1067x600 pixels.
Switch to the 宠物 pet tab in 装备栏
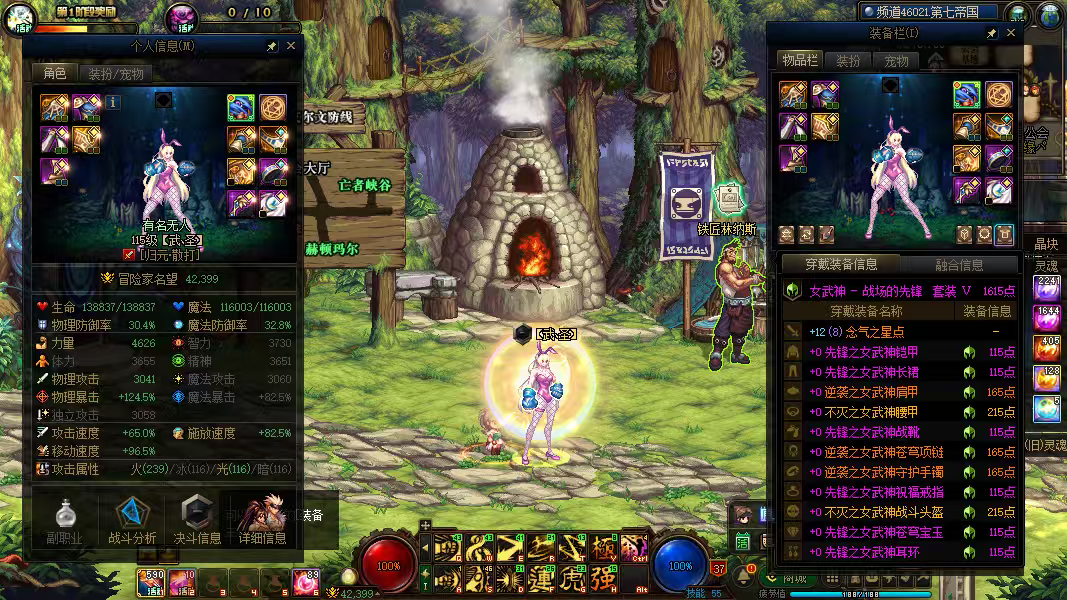pyautogui.click(x=896, y=61)
